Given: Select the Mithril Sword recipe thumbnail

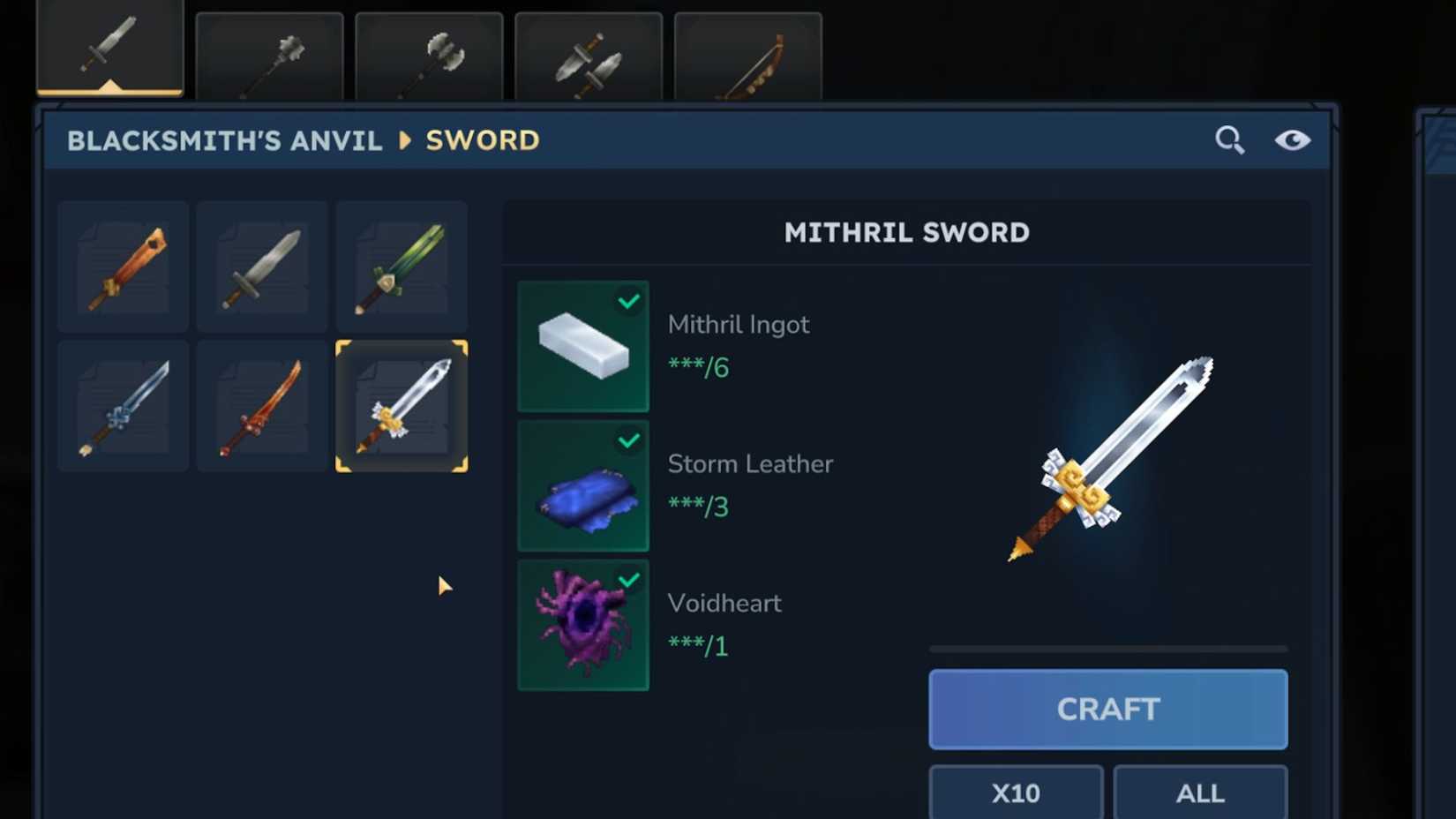Looking at the screenshot, I should click(402, 405).
